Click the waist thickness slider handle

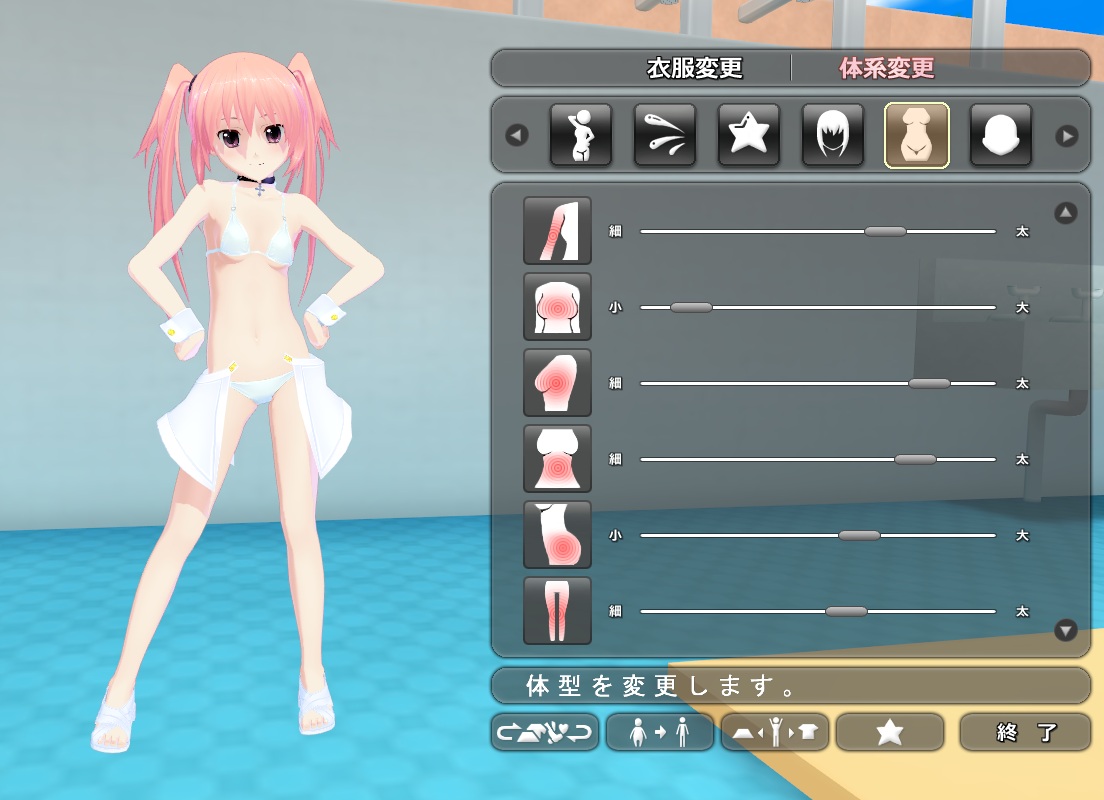[x=915, y=459]
